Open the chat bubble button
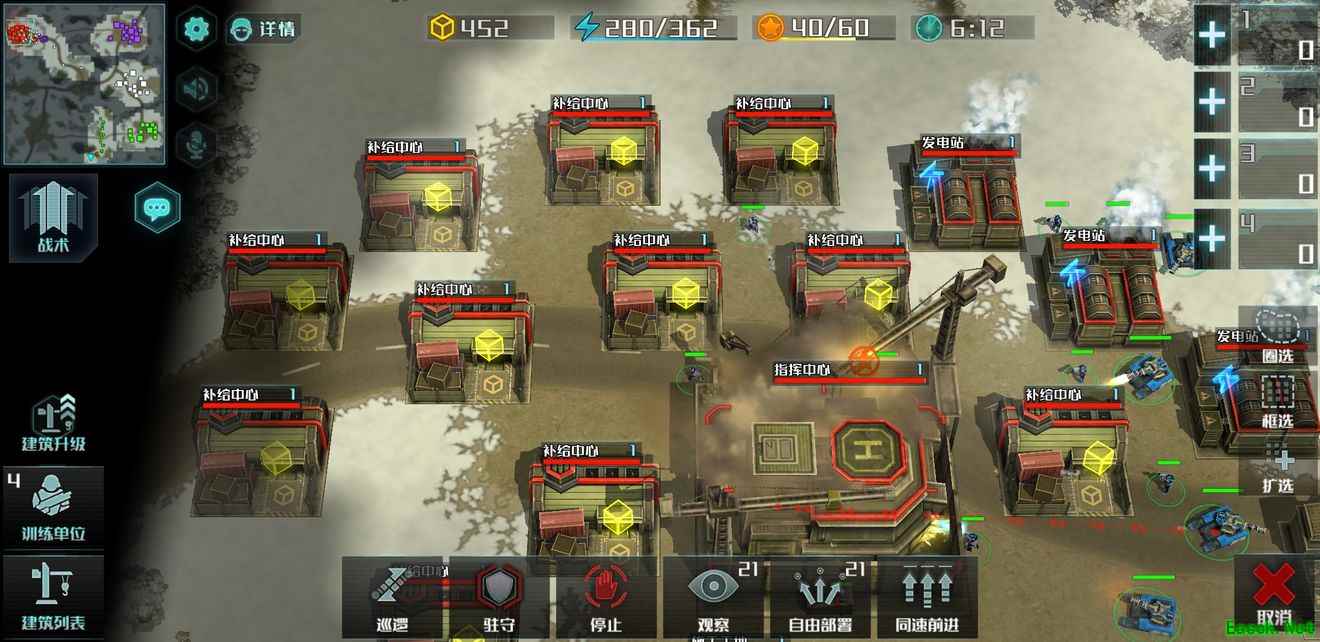This screenshot has width=1320, height=642. [157, 208]
